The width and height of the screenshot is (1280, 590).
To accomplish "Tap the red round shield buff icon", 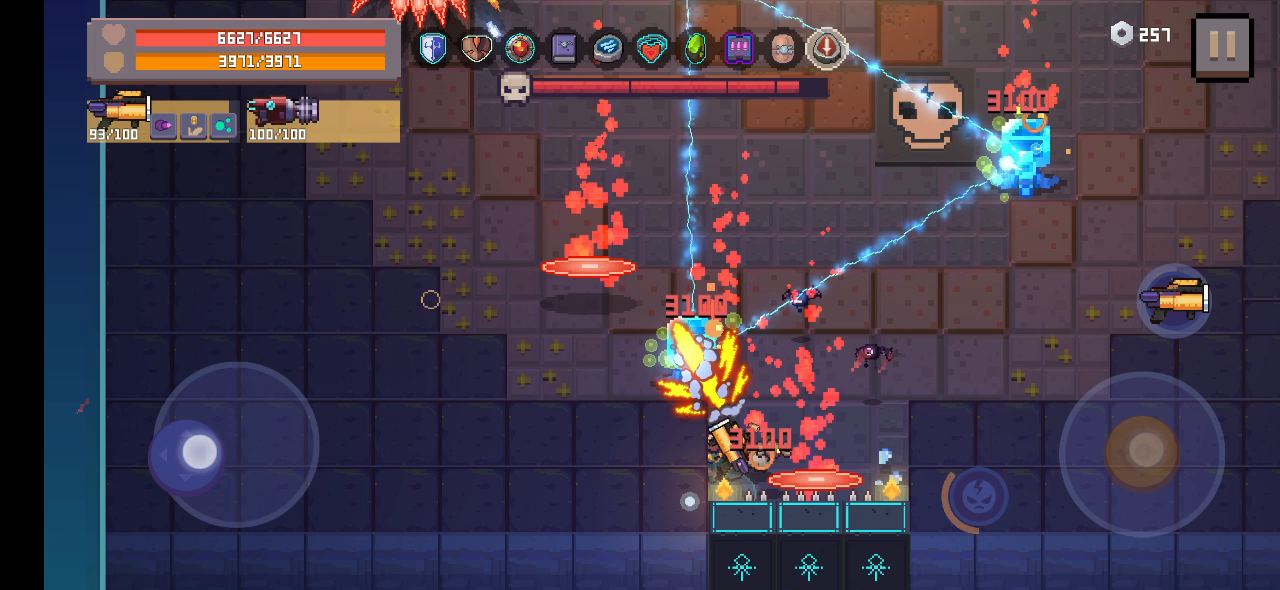I will [x=520, y=48].
